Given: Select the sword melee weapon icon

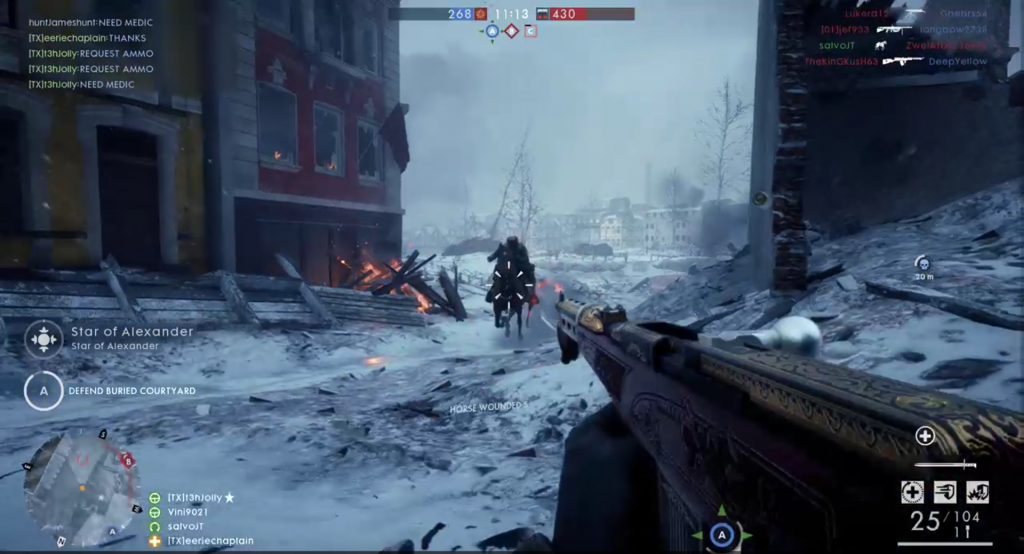Looking at the screenshot, I should [946, 464].
